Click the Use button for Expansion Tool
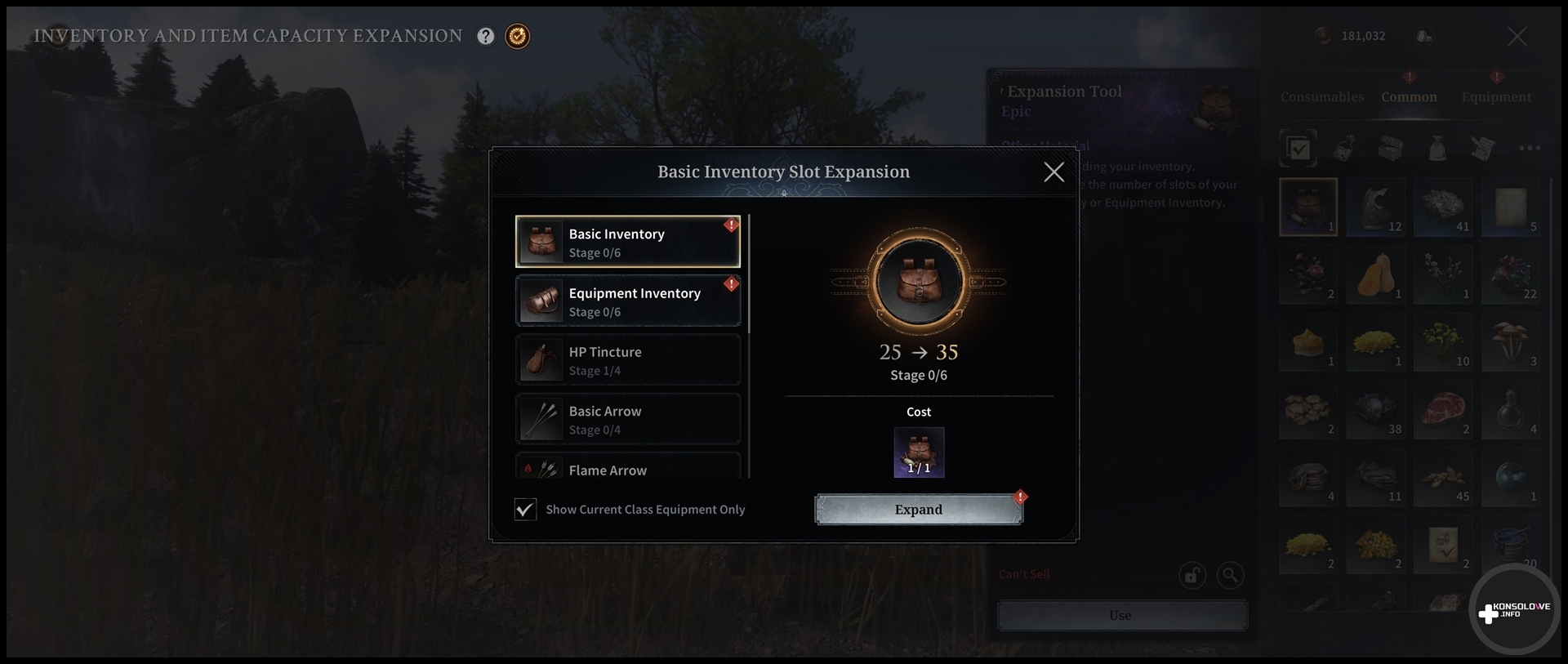This screenshot has width=1568, height=664. (x=1121, y=616)
